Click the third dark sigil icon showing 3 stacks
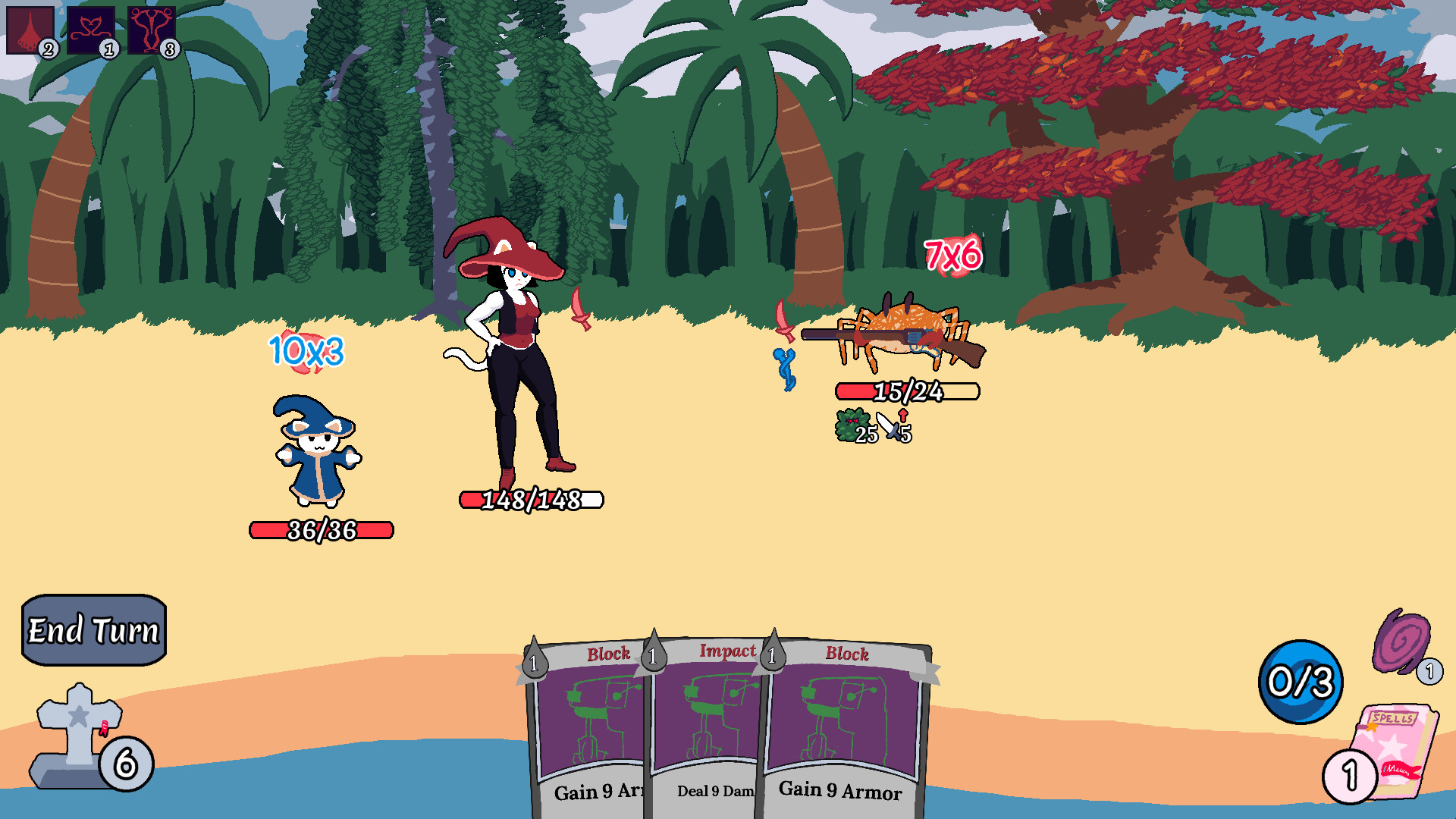 [150, 30]
